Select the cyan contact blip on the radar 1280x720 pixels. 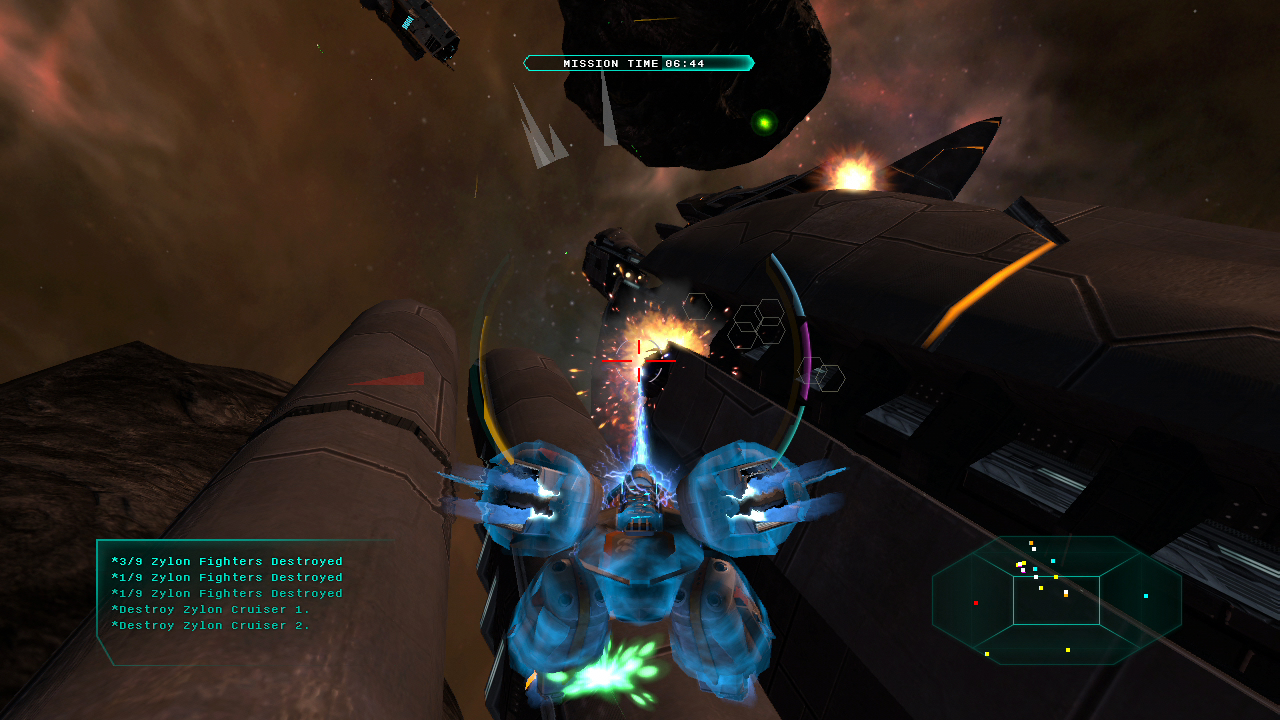(1146, 596)
